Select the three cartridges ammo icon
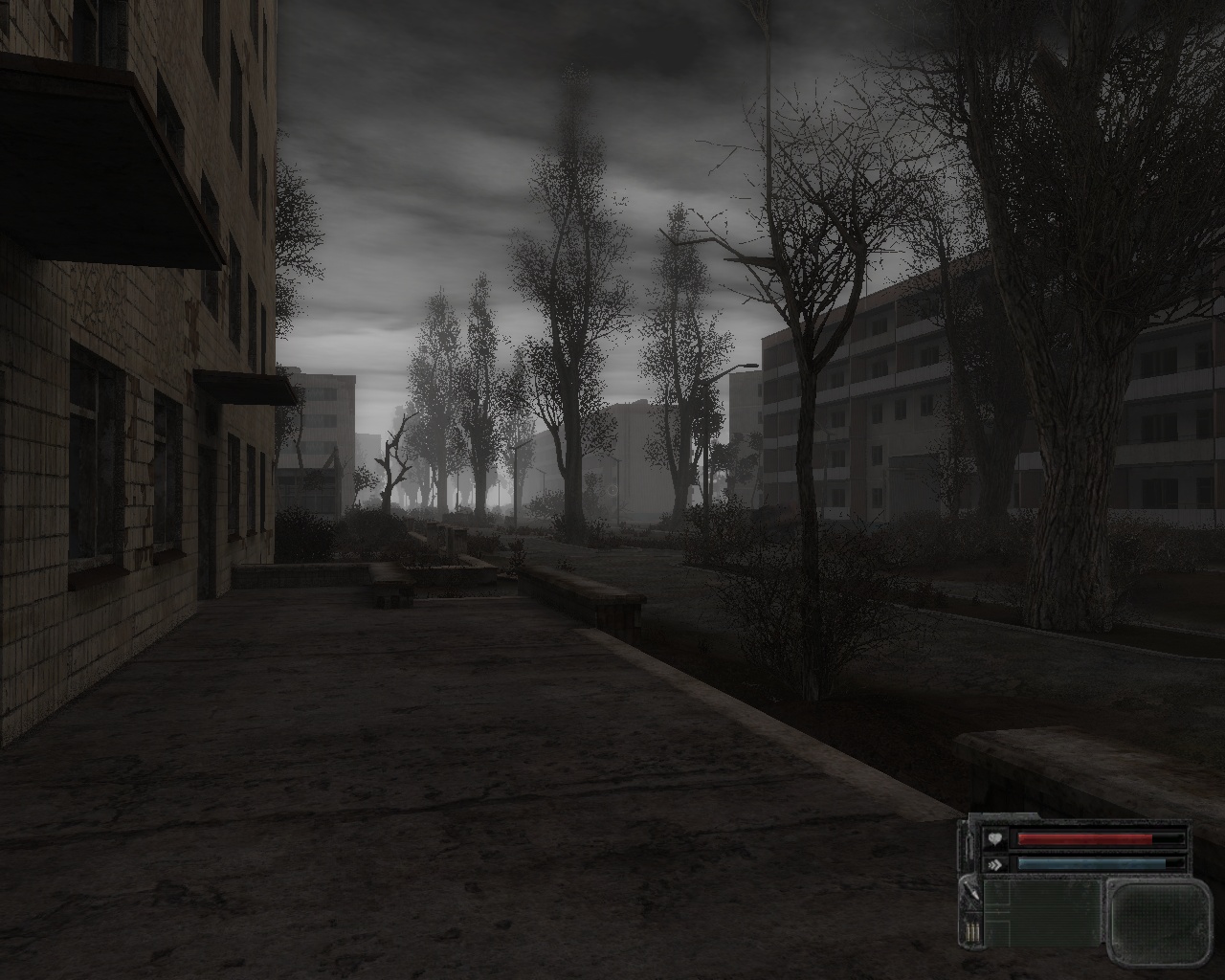Screen dimensions: 1225x980 point(972,928)
